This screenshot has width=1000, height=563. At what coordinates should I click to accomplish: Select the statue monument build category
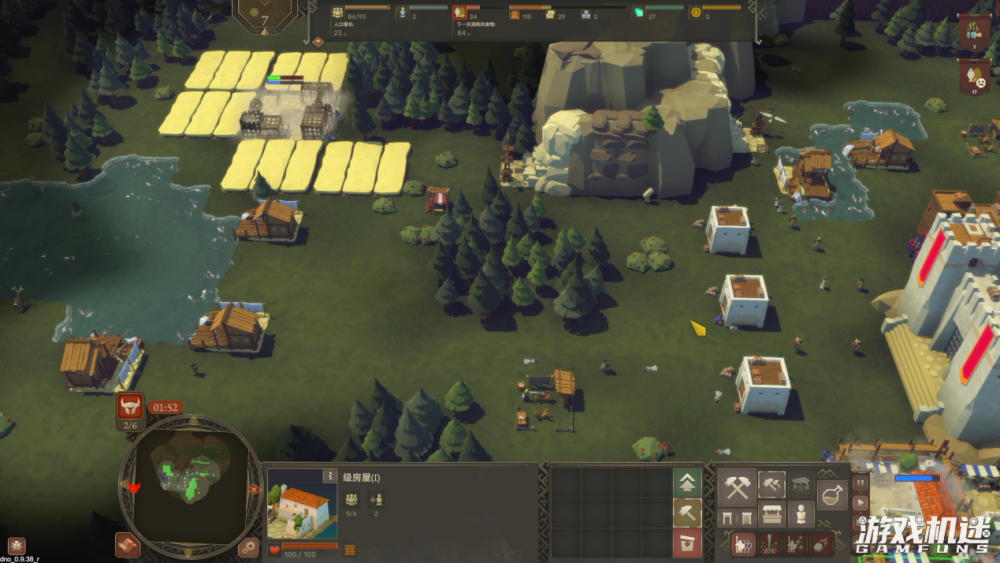tap(801, 515)
